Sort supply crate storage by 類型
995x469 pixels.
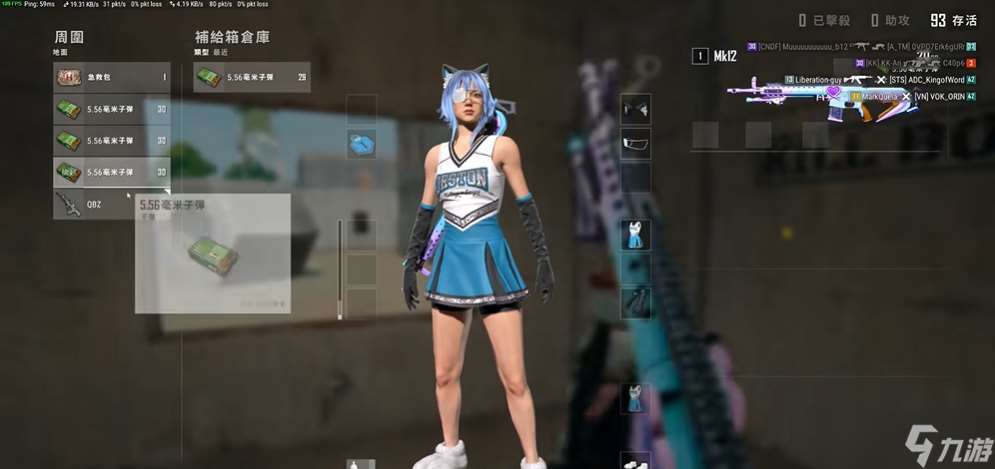pos(200,50)
